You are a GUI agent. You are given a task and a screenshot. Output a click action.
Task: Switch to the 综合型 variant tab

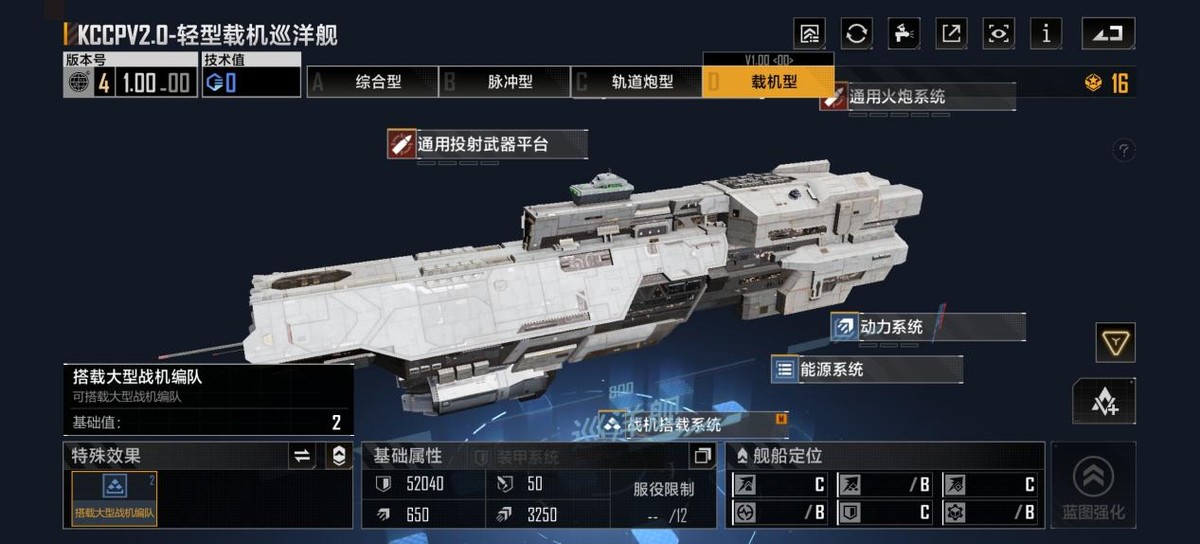[x=372, y=82]
